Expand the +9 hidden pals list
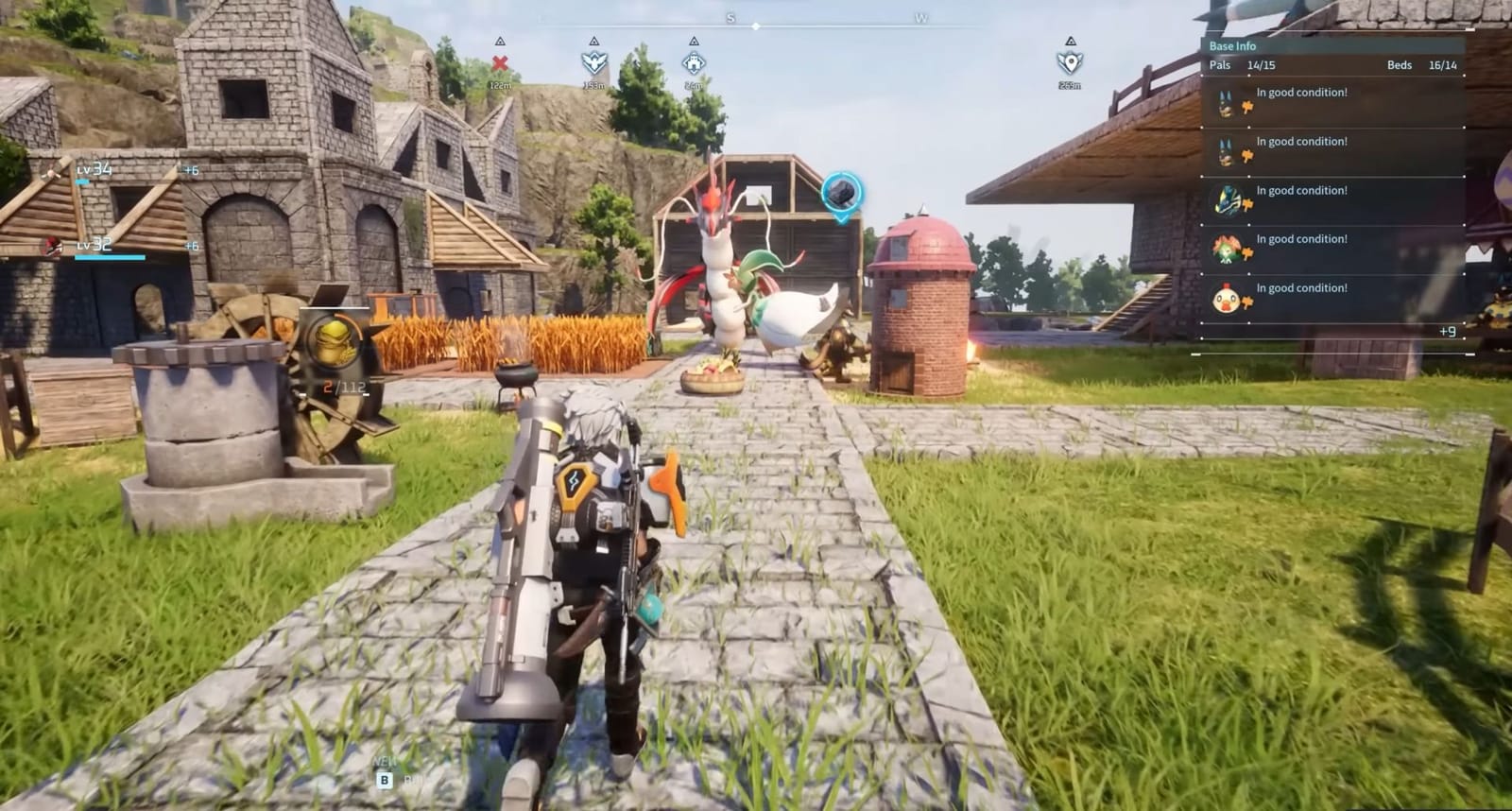 point(1448,332)
